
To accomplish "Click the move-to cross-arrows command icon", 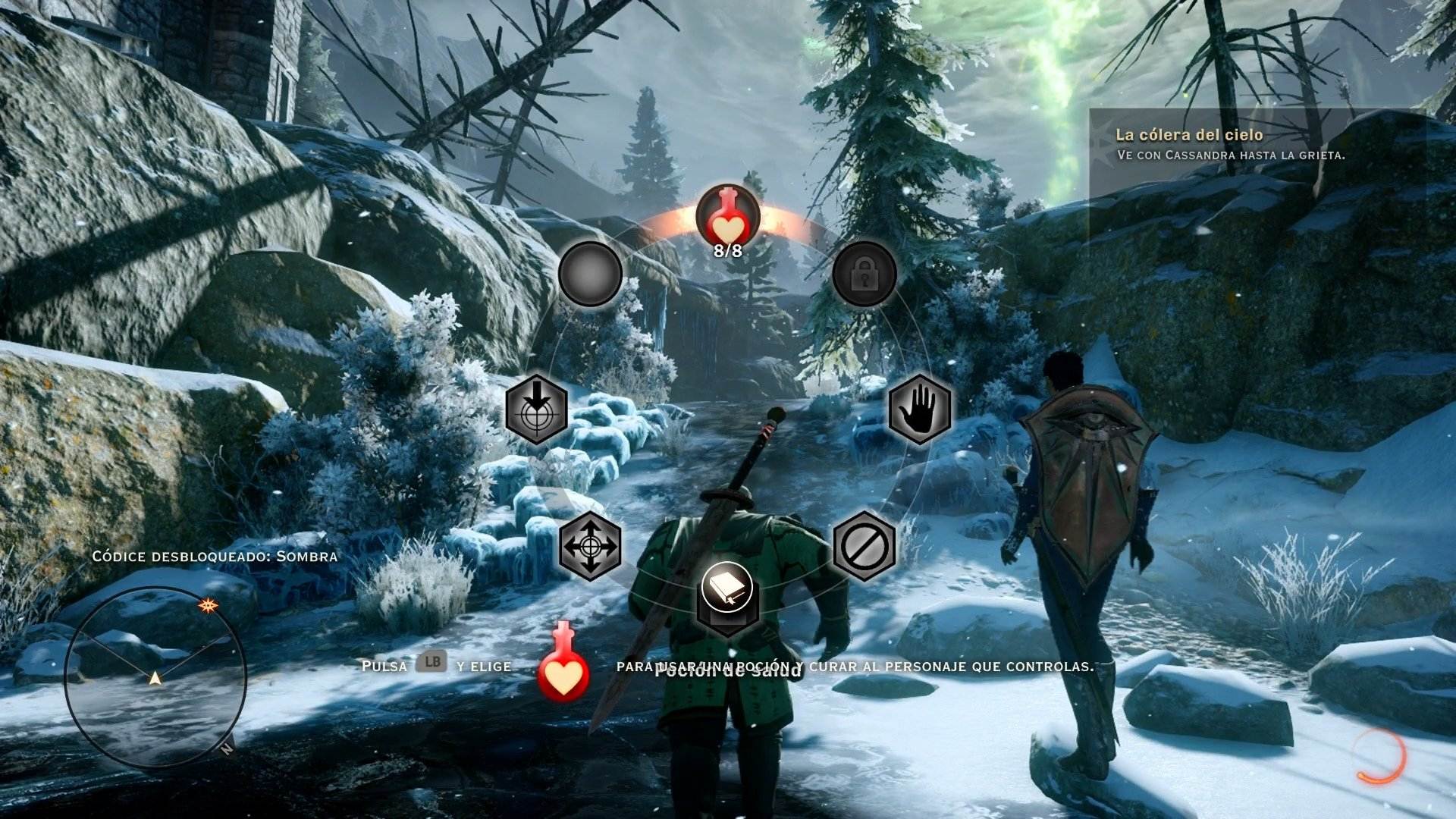I will pyautogui.click(x=591, y=548).
